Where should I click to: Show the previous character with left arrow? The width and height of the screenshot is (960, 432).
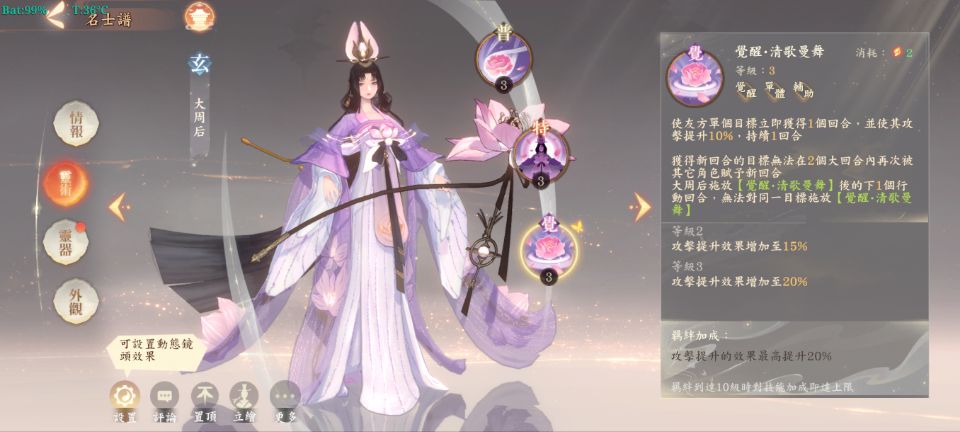click(118, 206)
